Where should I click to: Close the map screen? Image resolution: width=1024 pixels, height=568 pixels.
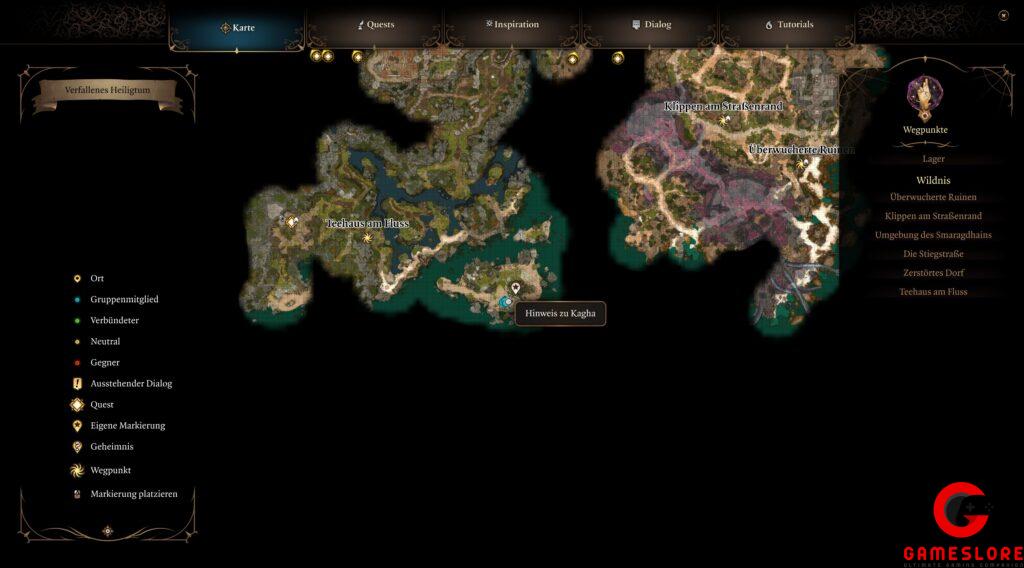[x=1003, y=15]
